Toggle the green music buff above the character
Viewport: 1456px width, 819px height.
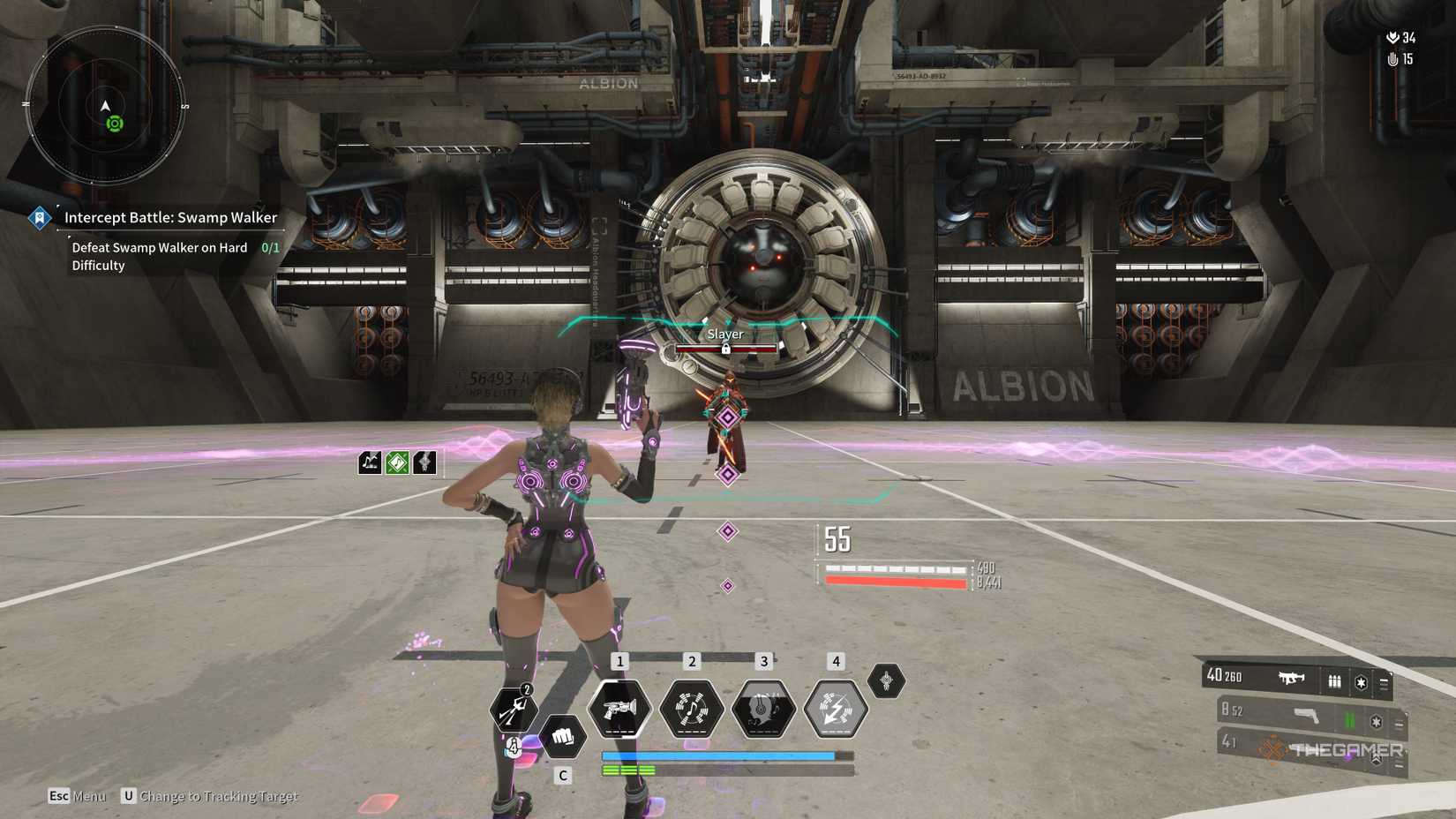pos(397,462)
